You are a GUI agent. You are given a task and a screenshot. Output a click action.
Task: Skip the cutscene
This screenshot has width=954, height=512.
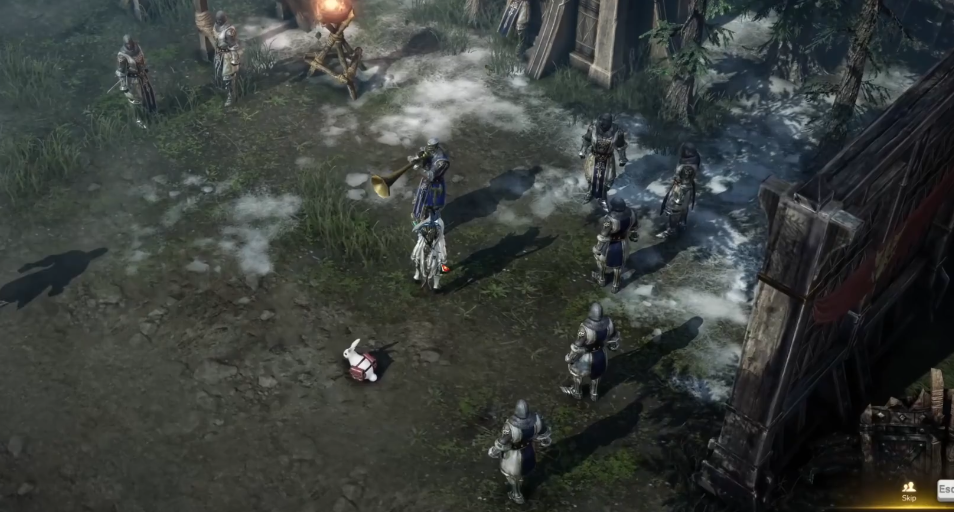pyautogui.click(x=908, y=490)
